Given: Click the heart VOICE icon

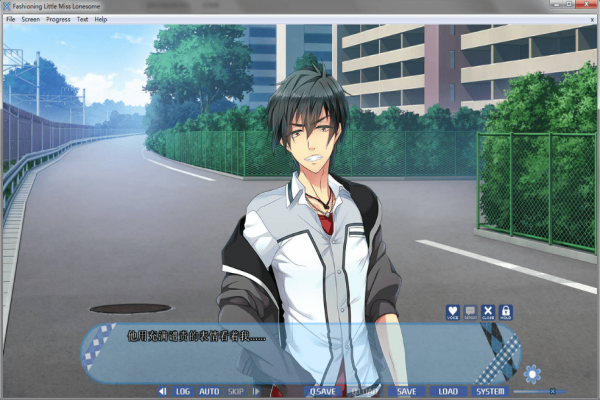Looking at the screenshot, I should click(452, 313).
